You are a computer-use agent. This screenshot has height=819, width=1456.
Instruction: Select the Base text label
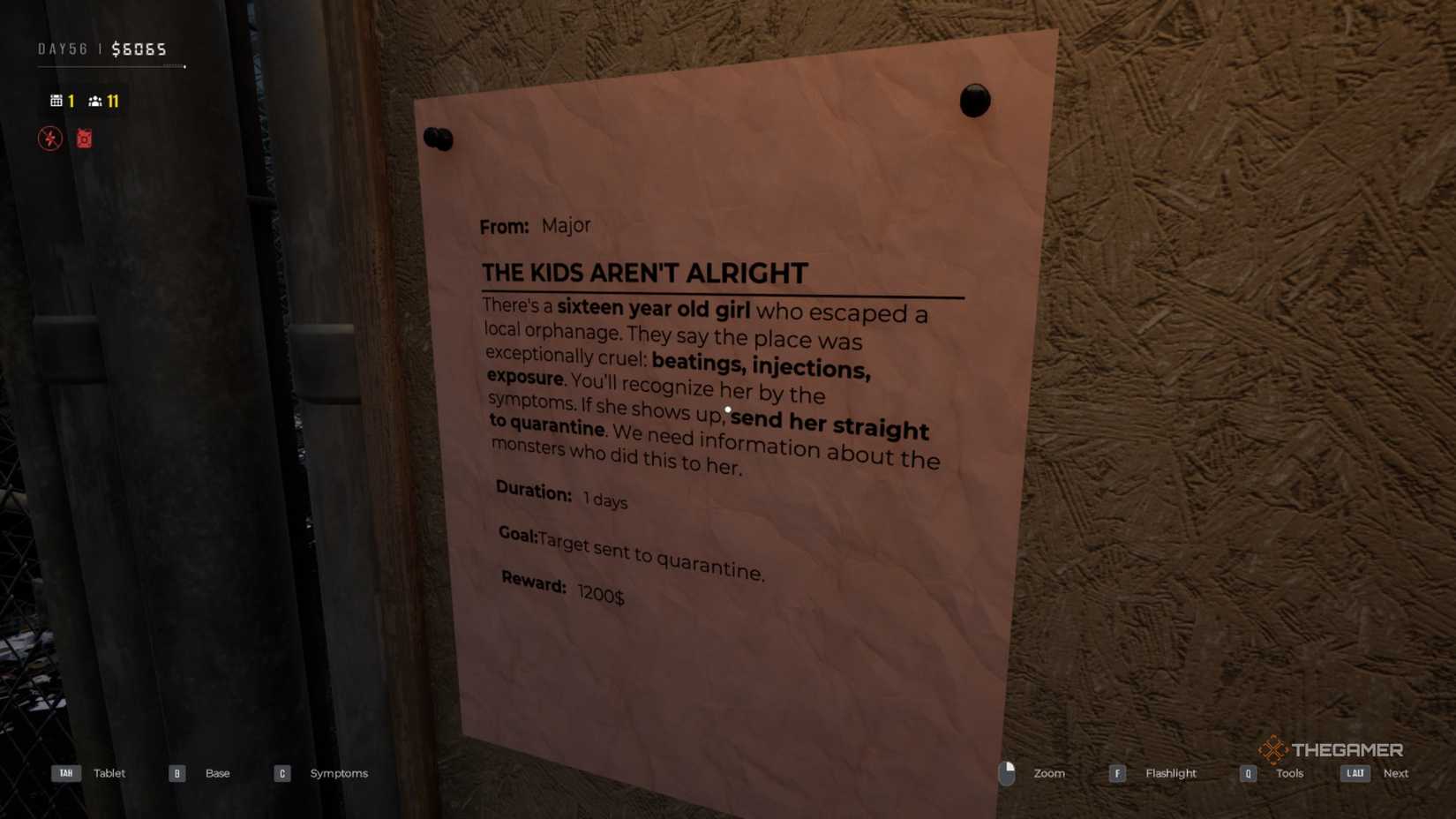point(217,773)
